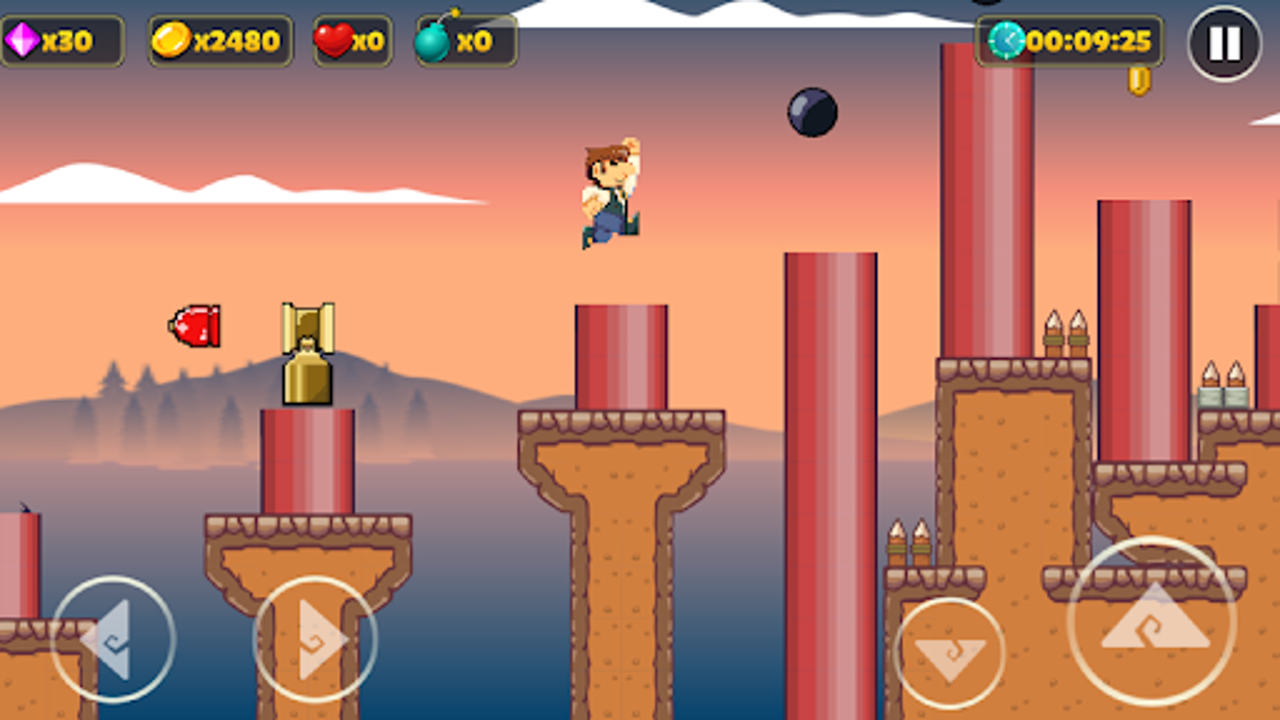
Task: Tap the timer showing 00:09:25
Action: [1090, 43]
